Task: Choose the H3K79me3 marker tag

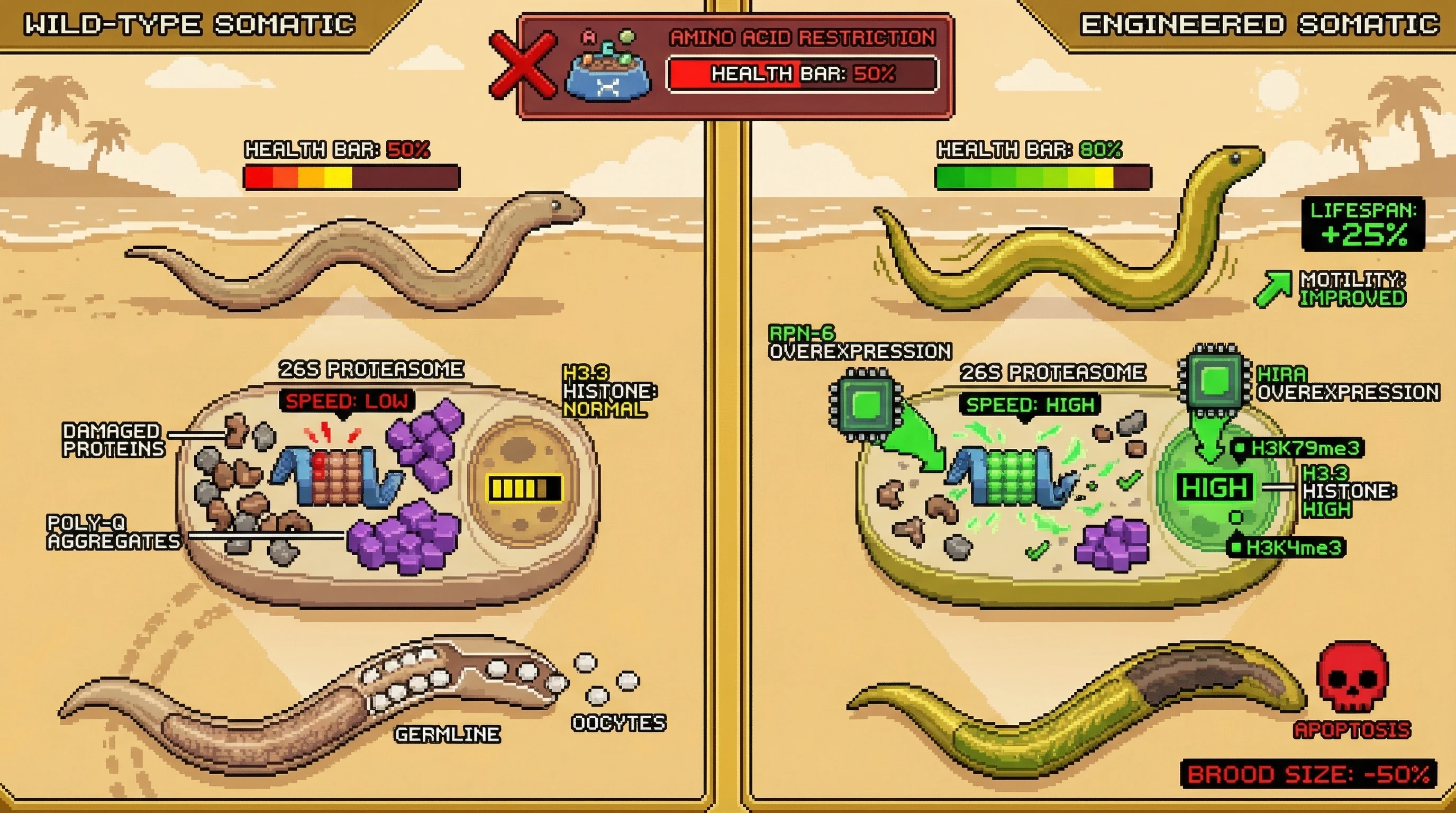Action: 1298,448
